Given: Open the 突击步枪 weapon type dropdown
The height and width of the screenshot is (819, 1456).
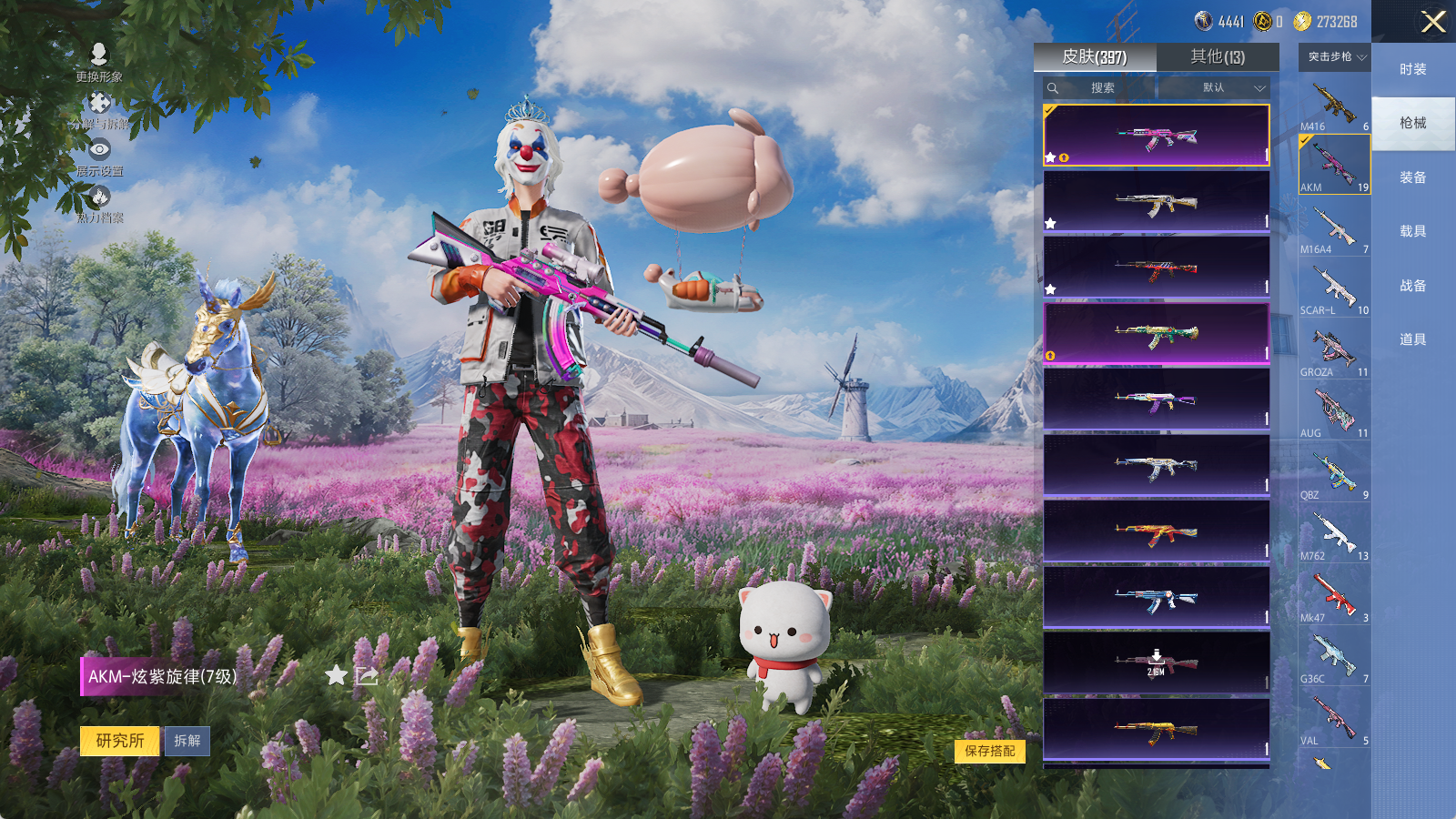Looking at the screenshot, I should coord(1336,57).
